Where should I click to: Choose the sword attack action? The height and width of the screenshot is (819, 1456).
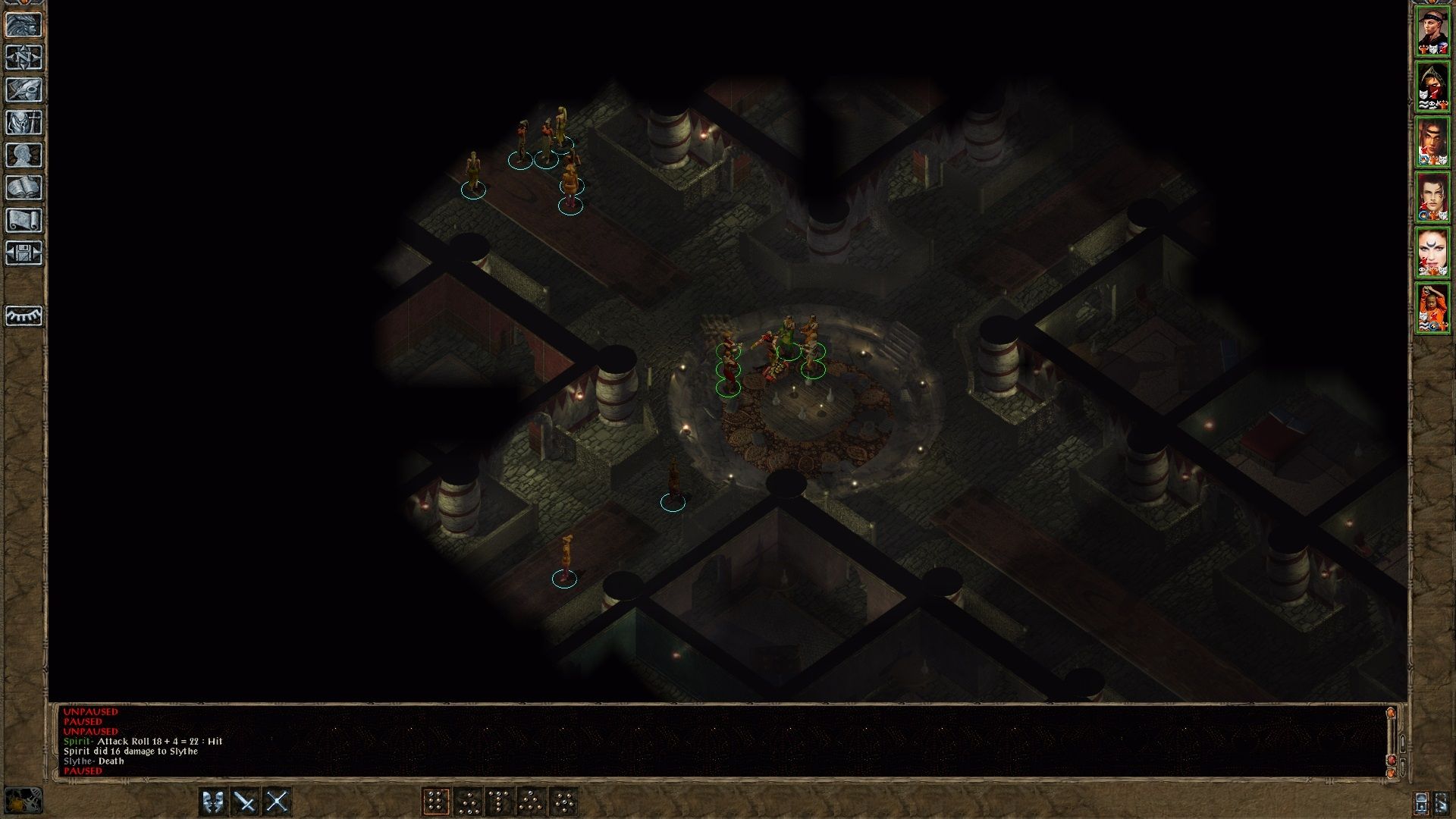pos(245,802)
